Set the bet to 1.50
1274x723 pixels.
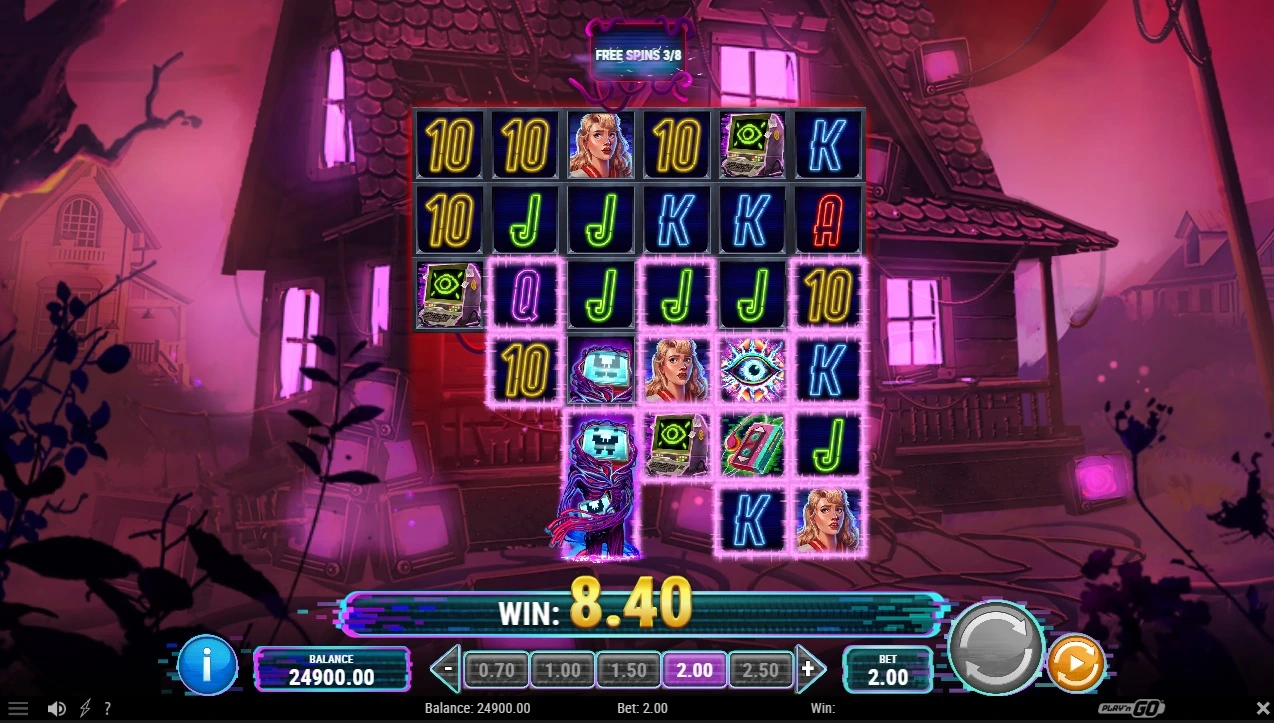tap(628, 670)
